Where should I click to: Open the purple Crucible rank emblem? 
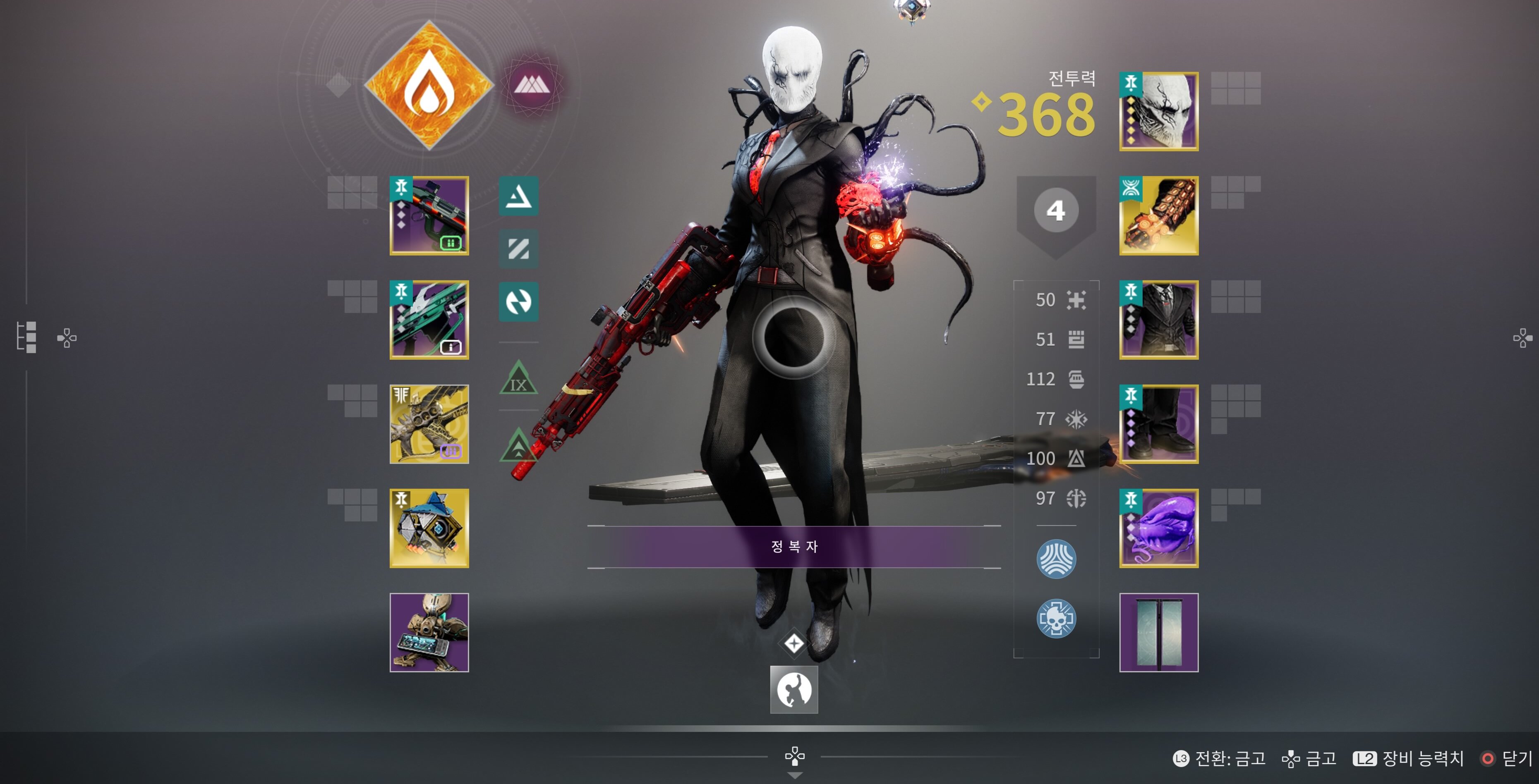coord(530,85)
